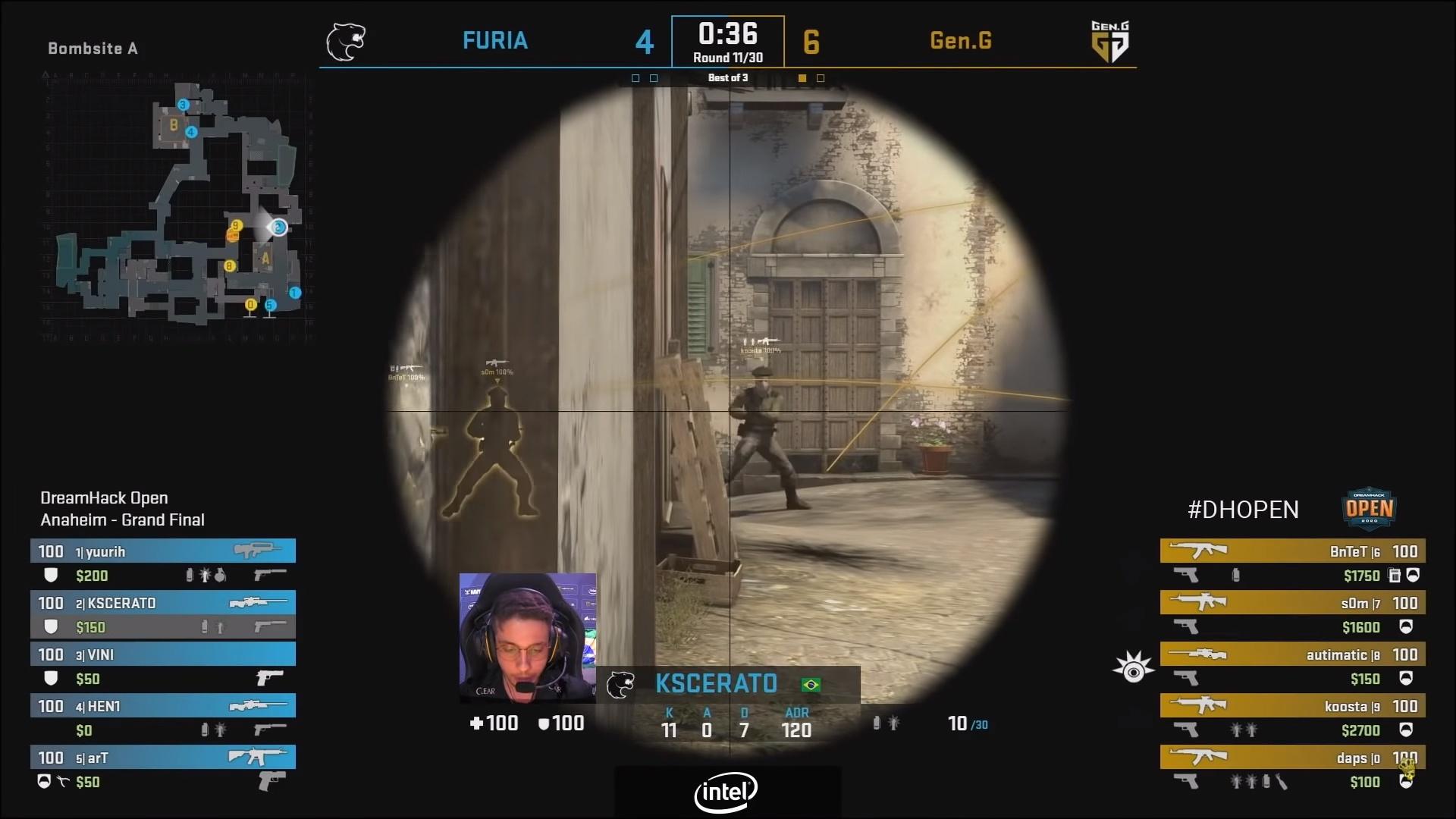The width and height of the screenshot is (1456, 819).
Task: Toggle VINI's armor shield indicator
Action: tap(52, 679)
